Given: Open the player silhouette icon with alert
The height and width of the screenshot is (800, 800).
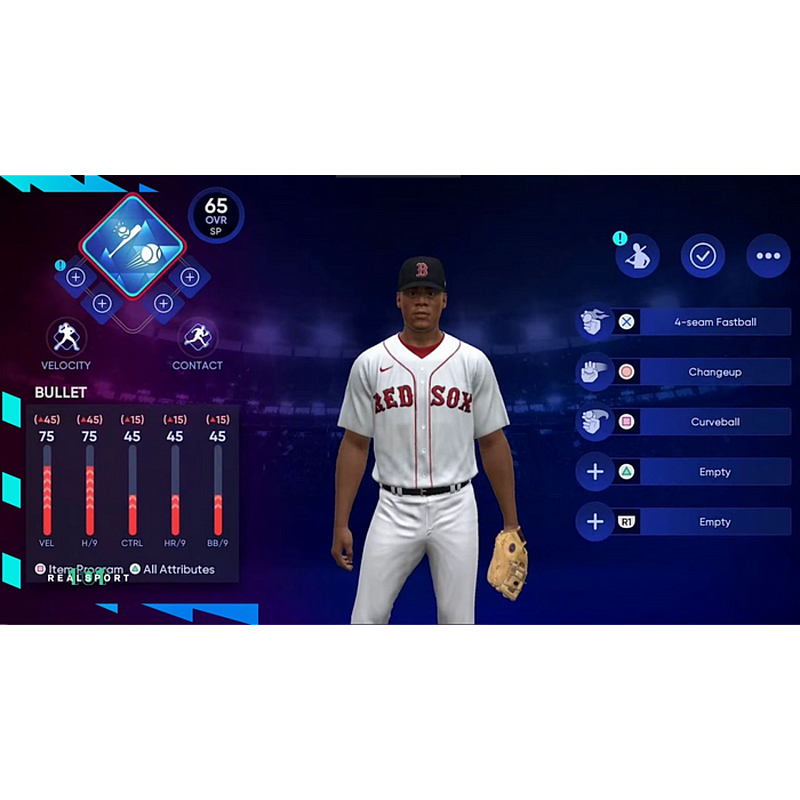Looking at the screenshot, I should 637,256.
